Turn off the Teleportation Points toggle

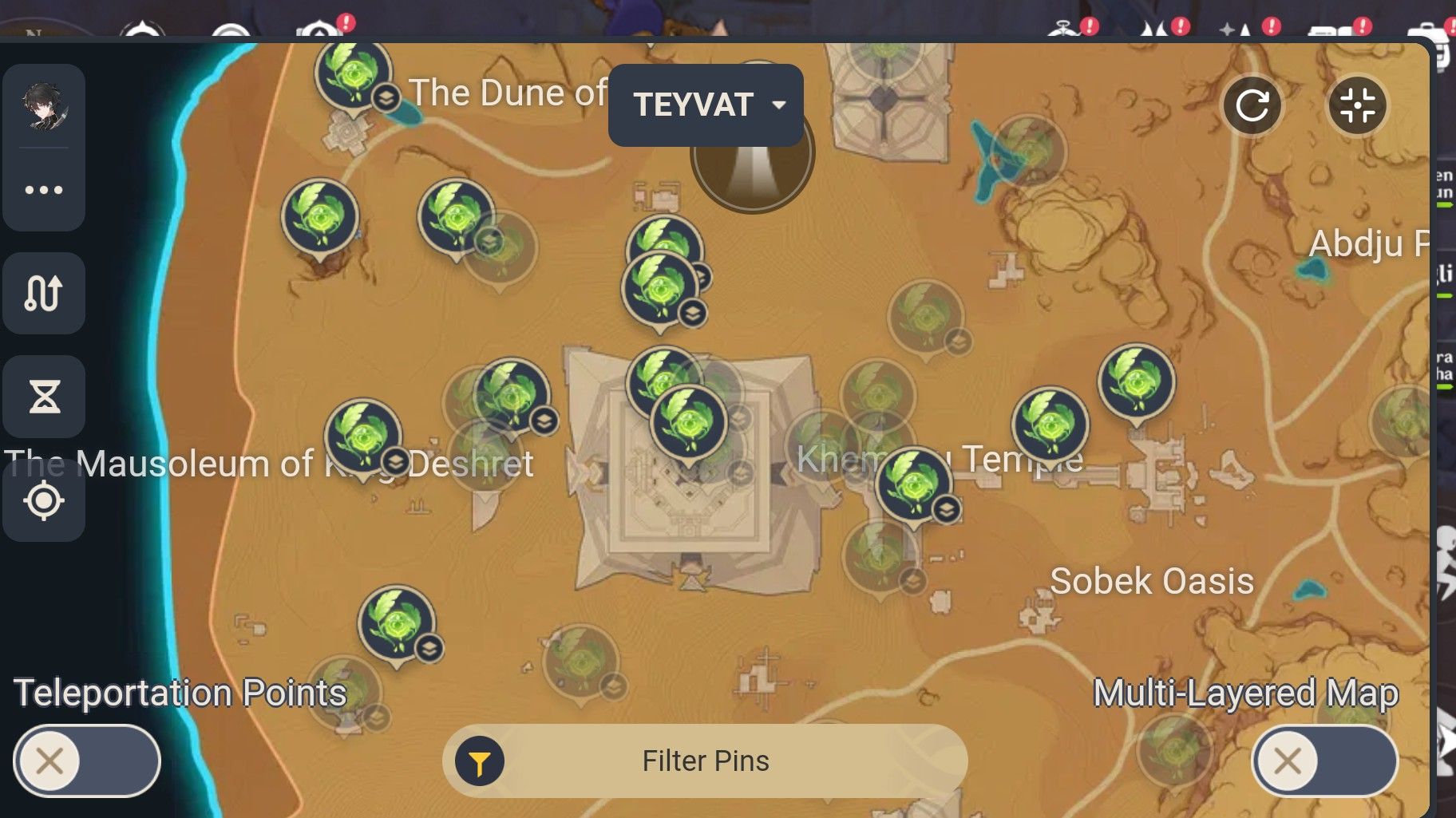click(85, 761)
